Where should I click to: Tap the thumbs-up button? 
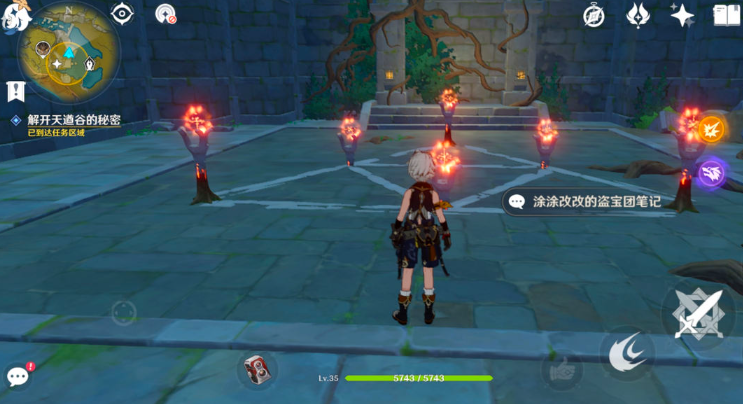click(x=563, y=368)
